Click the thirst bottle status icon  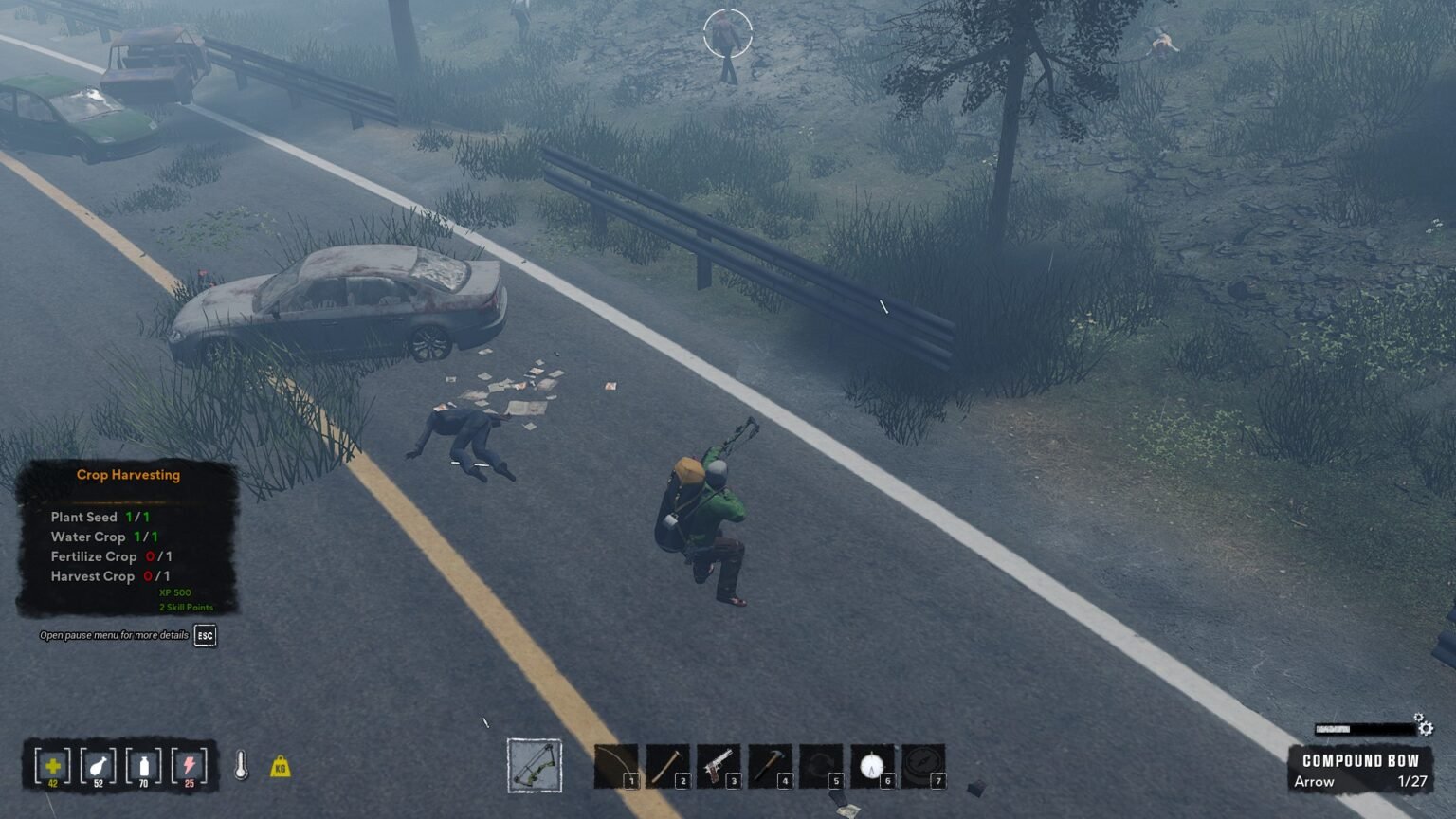tap(144, 766)
